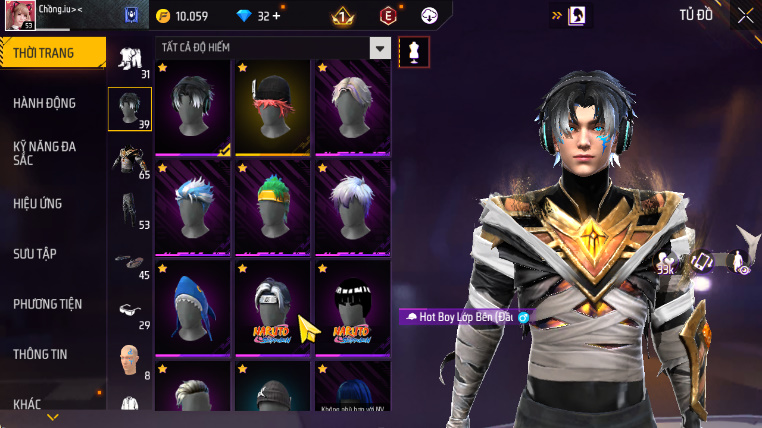
Task: Show the Thông Tin tab
Action: (x=42, y=354)
